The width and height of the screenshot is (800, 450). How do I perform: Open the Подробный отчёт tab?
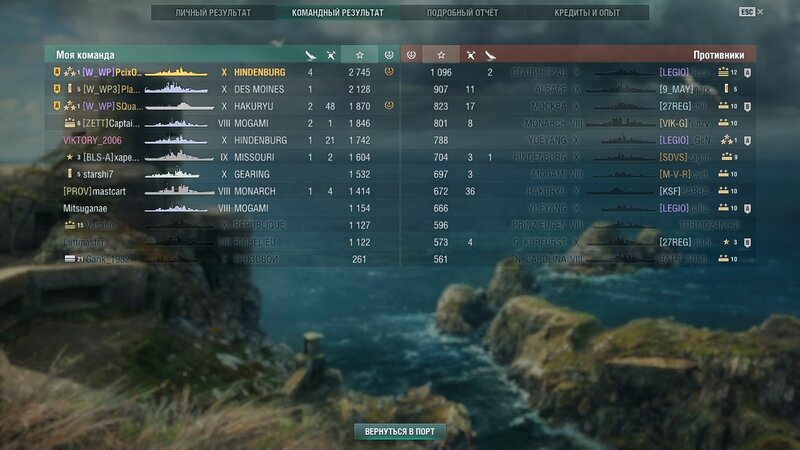[x=463, y=13]
